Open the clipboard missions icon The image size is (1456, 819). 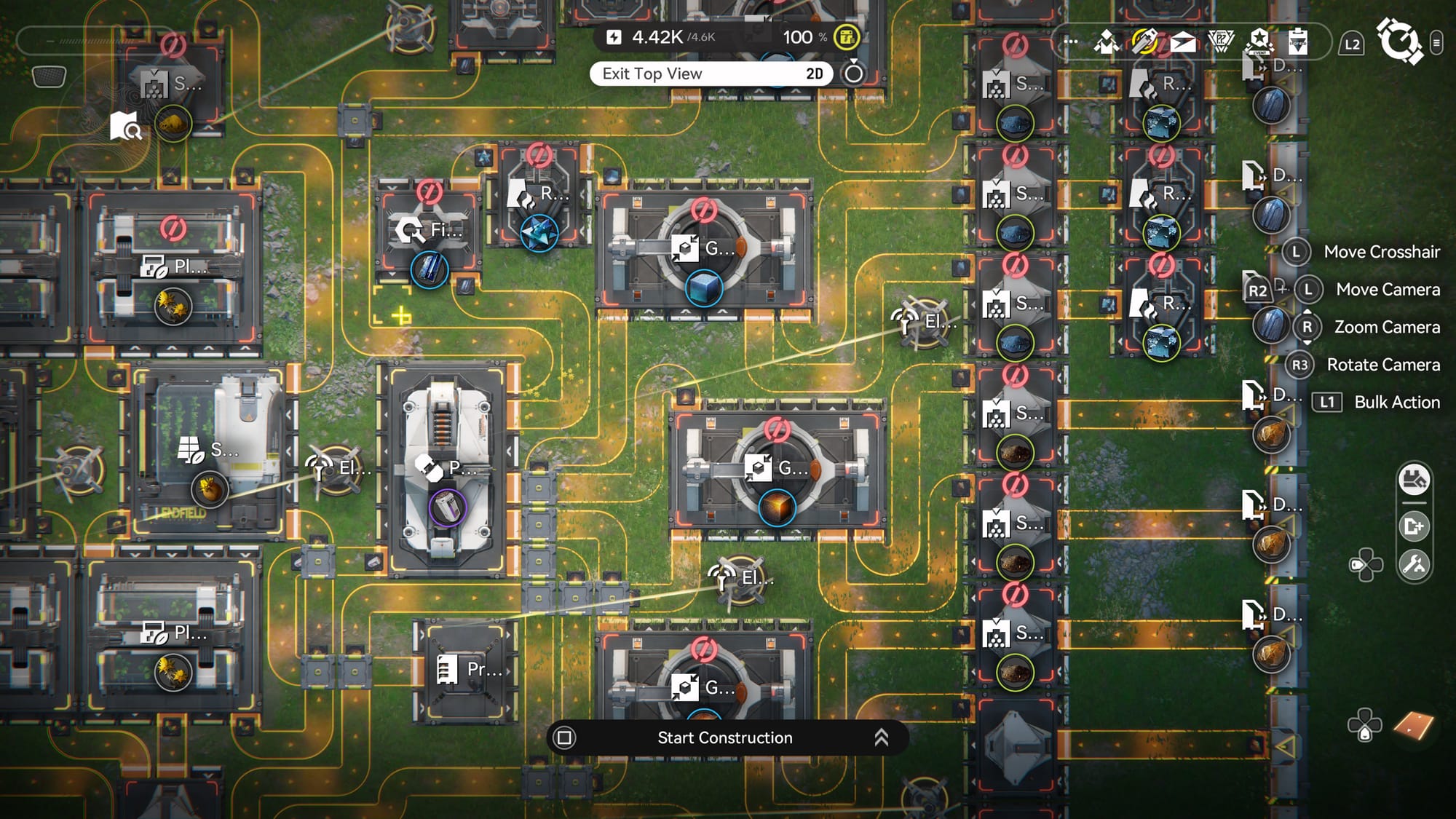(x=1297, y=41)
